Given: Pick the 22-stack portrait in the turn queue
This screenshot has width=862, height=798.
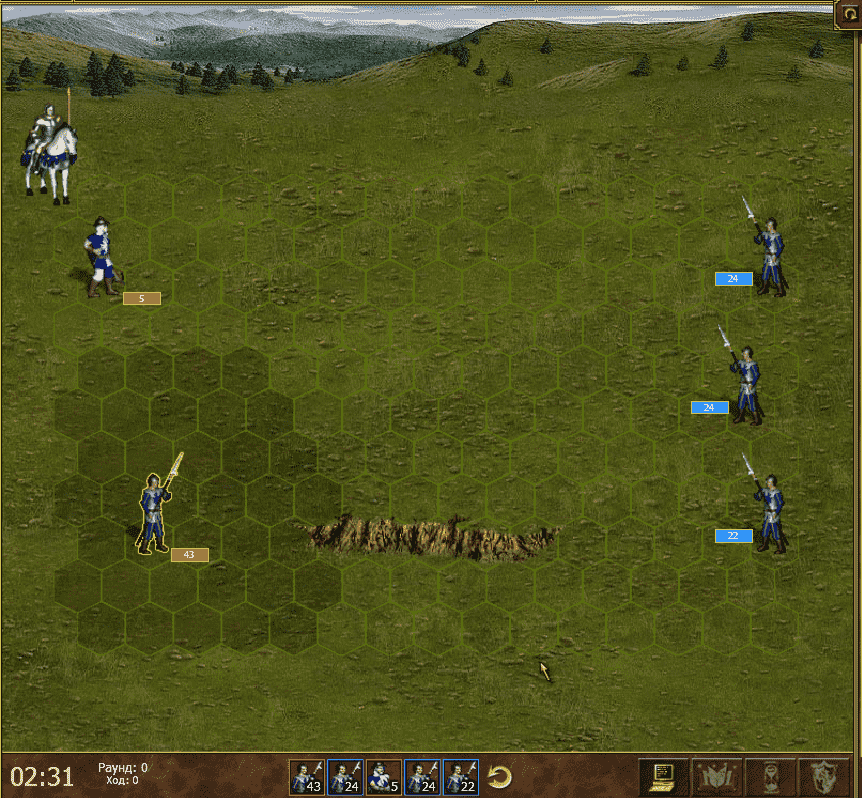Looking at the screenshot, I should tap(461, 777).
